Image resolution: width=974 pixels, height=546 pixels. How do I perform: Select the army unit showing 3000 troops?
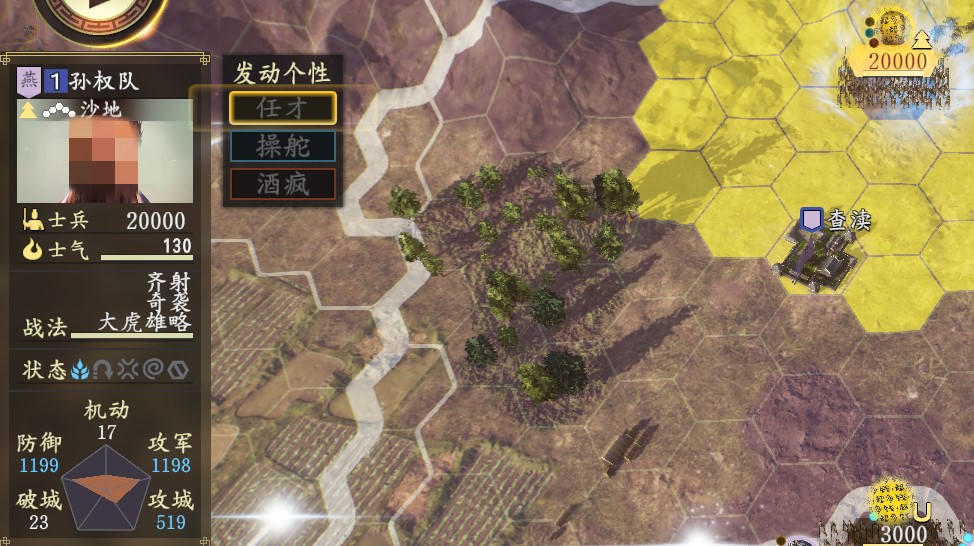tap(897, 512)
